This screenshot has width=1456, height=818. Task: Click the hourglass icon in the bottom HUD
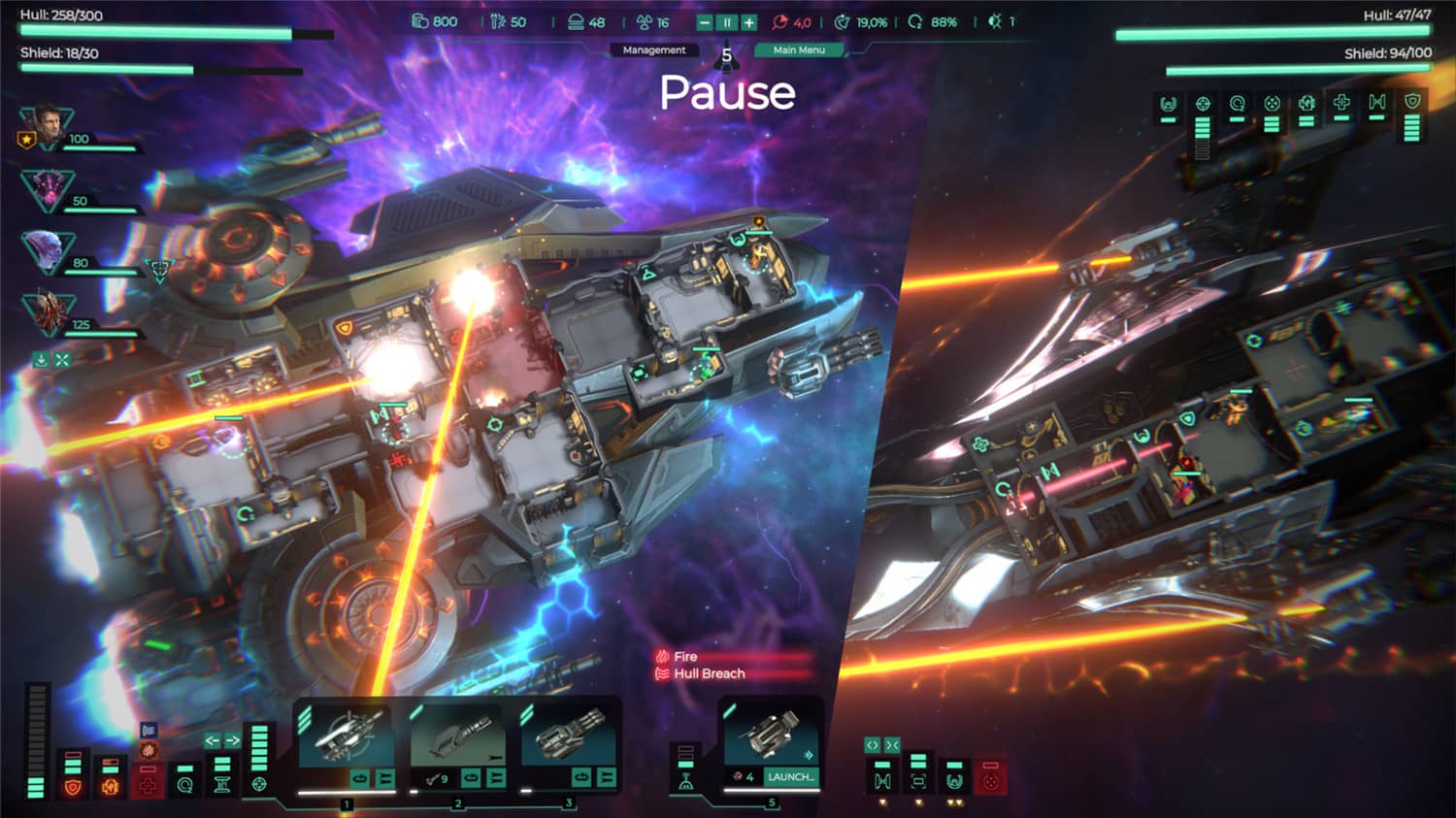coord(222,786)
